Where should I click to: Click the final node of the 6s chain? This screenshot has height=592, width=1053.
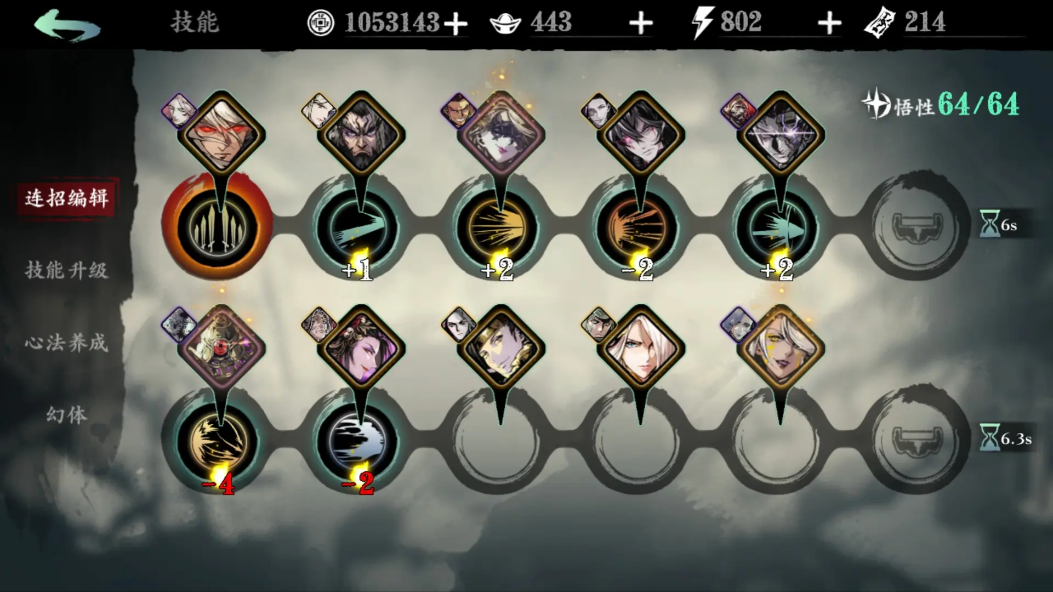click(916, 227)
